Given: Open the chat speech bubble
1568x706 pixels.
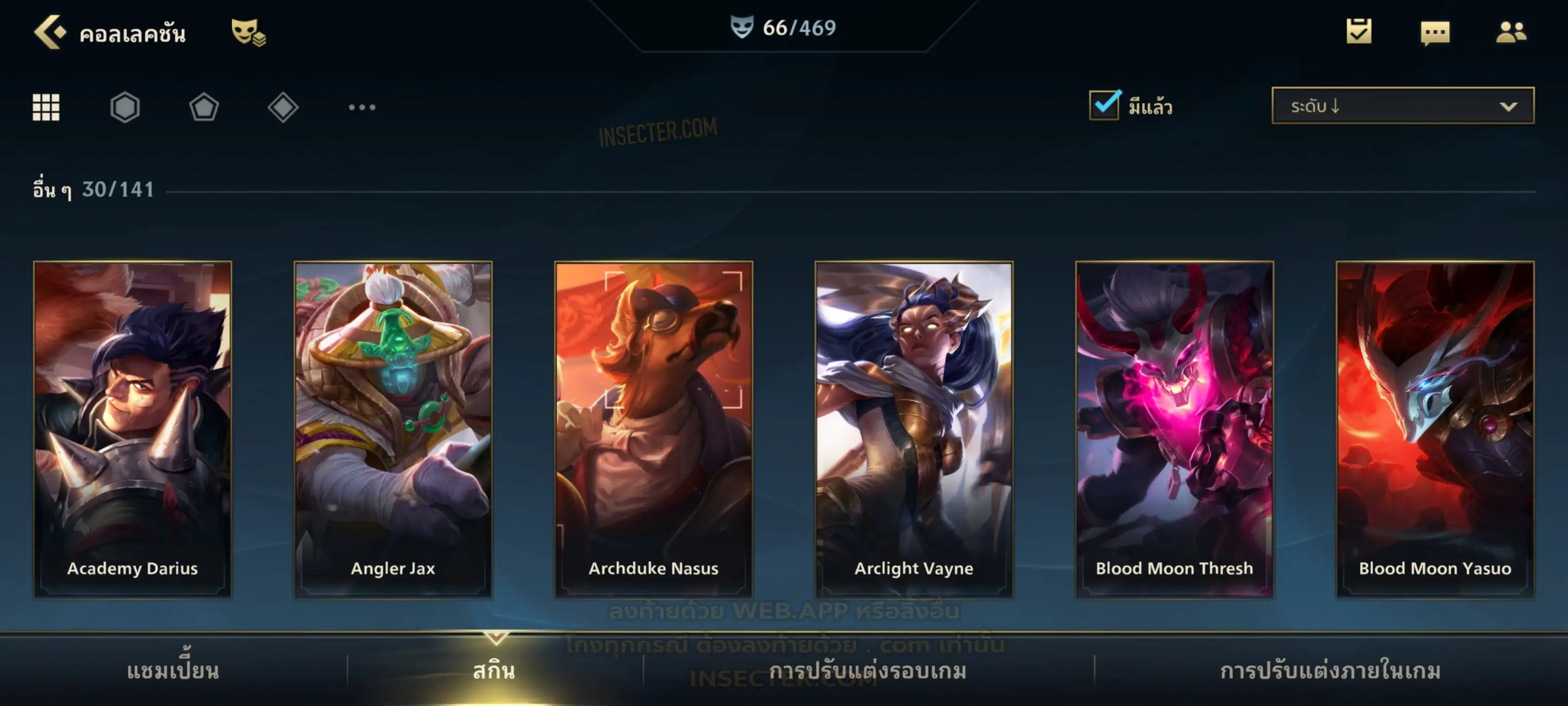Looking at the screenshot, I should tap(1435, 32).
